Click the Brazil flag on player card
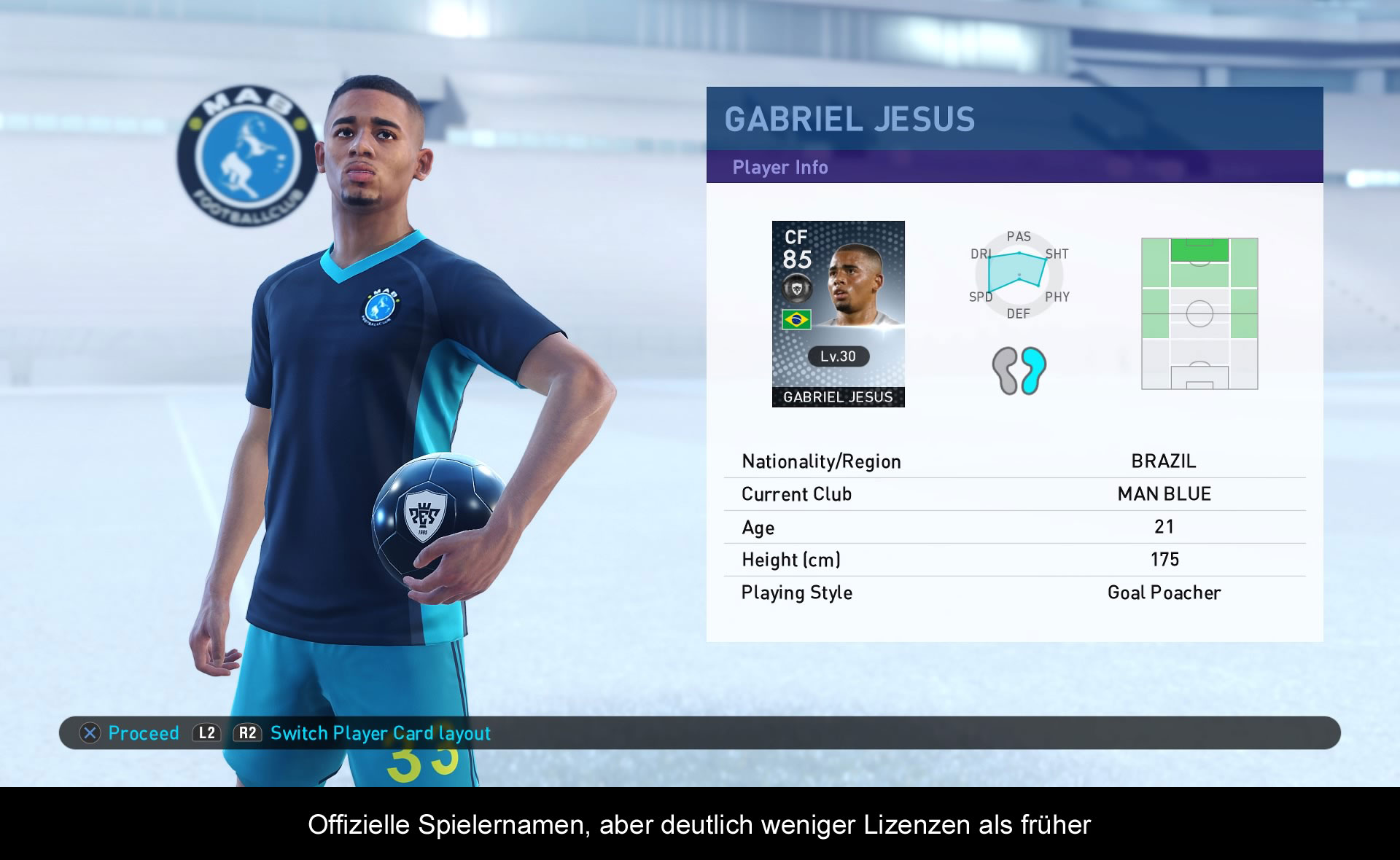 point(796,319)
